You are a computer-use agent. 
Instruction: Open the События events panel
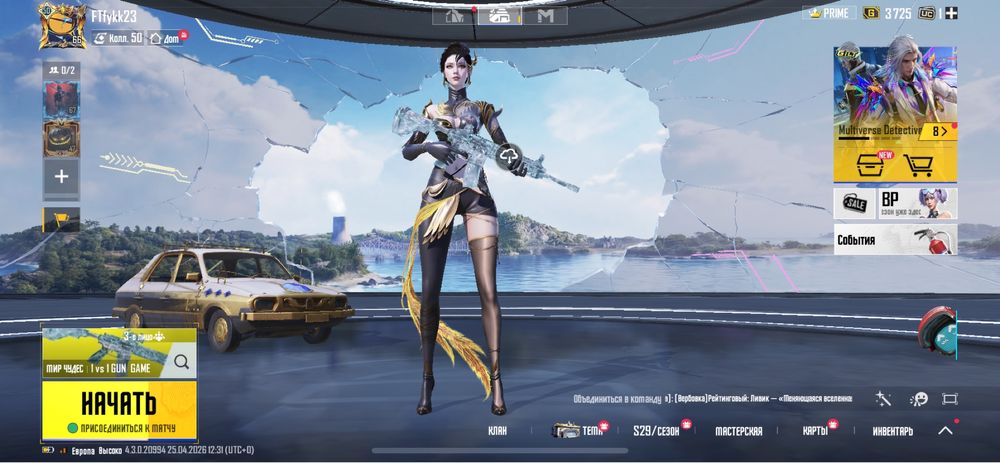coord(895,240)
